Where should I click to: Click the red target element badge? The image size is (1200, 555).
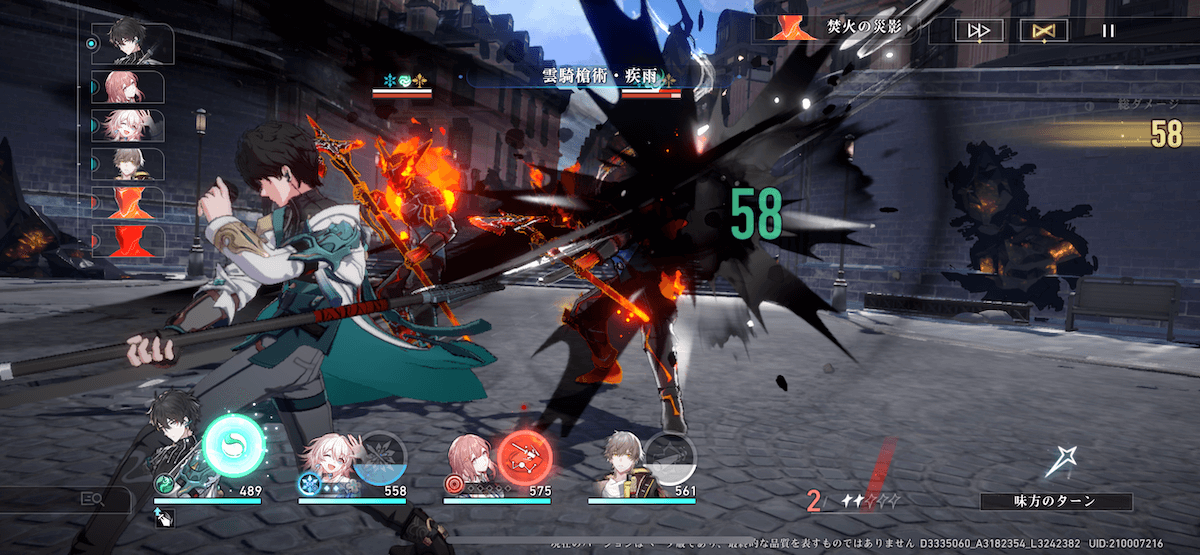(x=455, y=485)
